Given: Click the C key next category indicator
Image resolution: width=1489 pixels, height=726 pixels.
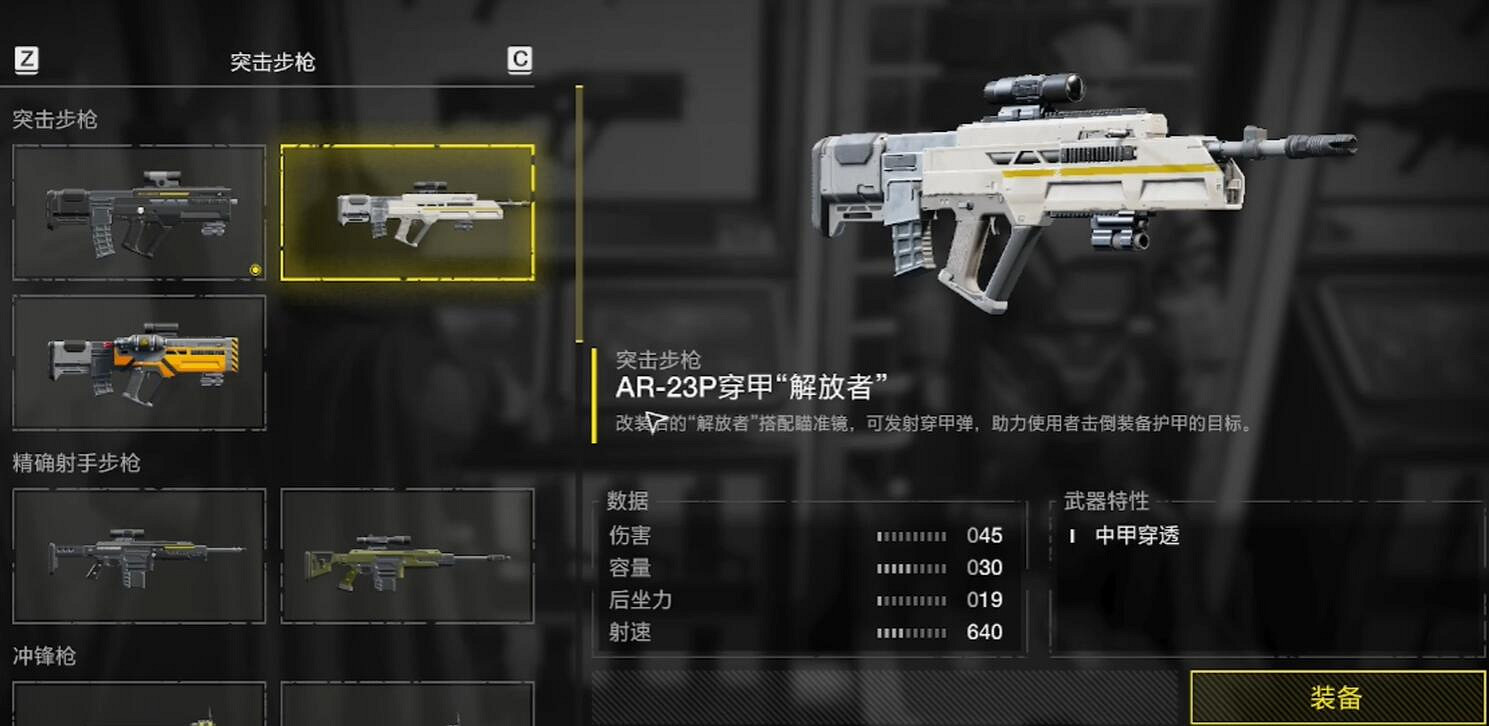Looking at the screenshot, I should click(x=519, y=60).
